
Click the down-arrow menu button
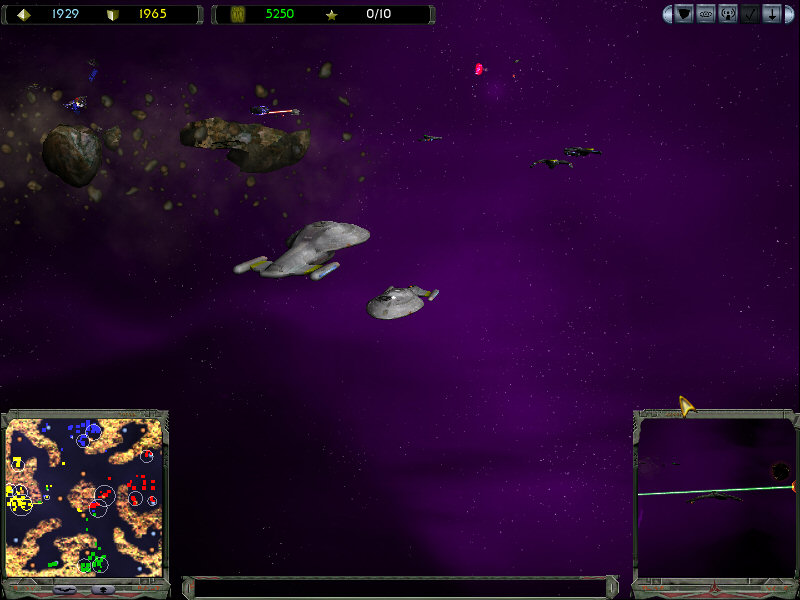(x=772, y=14)
